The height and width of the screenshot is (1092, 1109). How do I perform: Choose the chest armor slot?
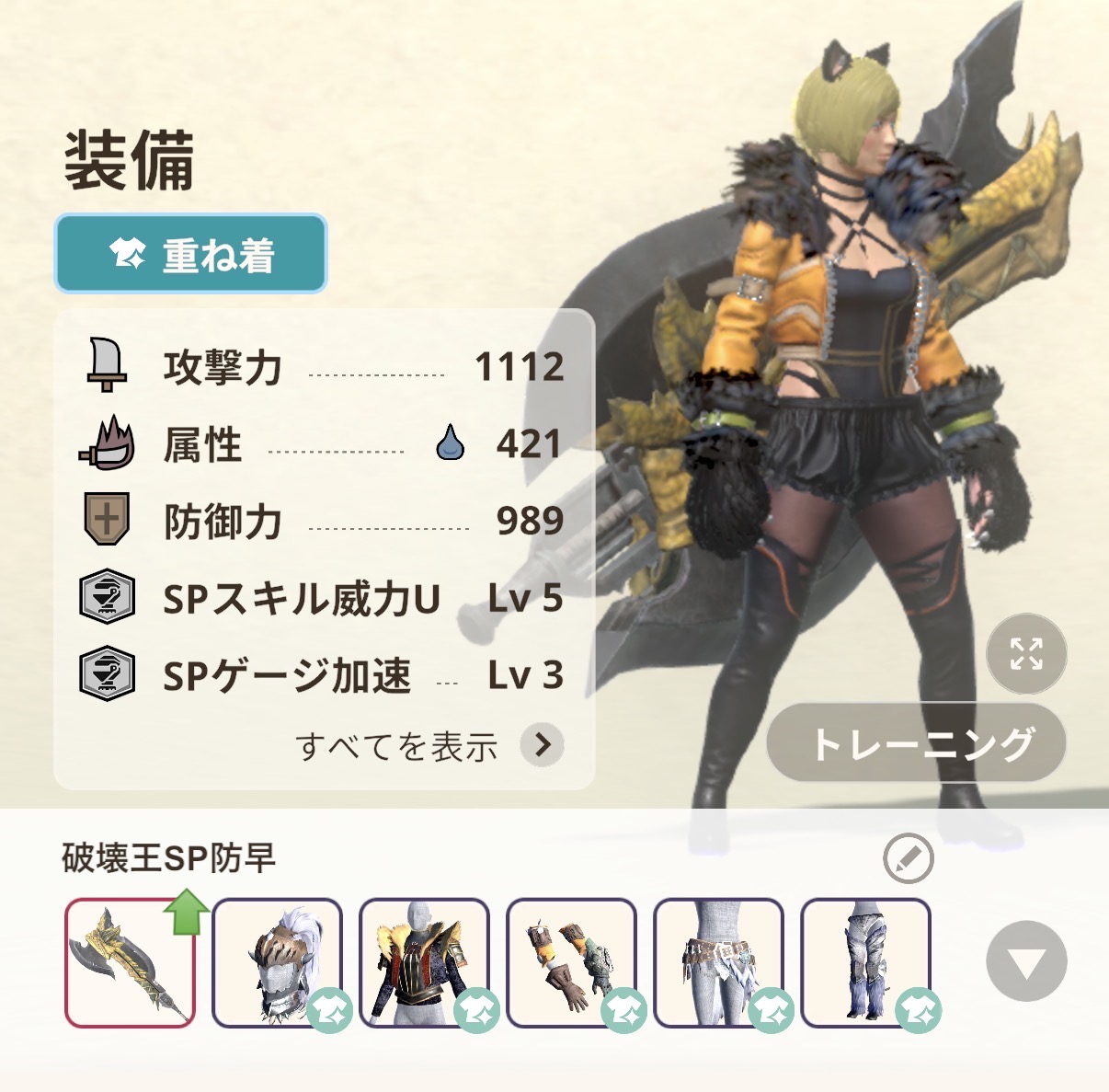tap(424, 962)
